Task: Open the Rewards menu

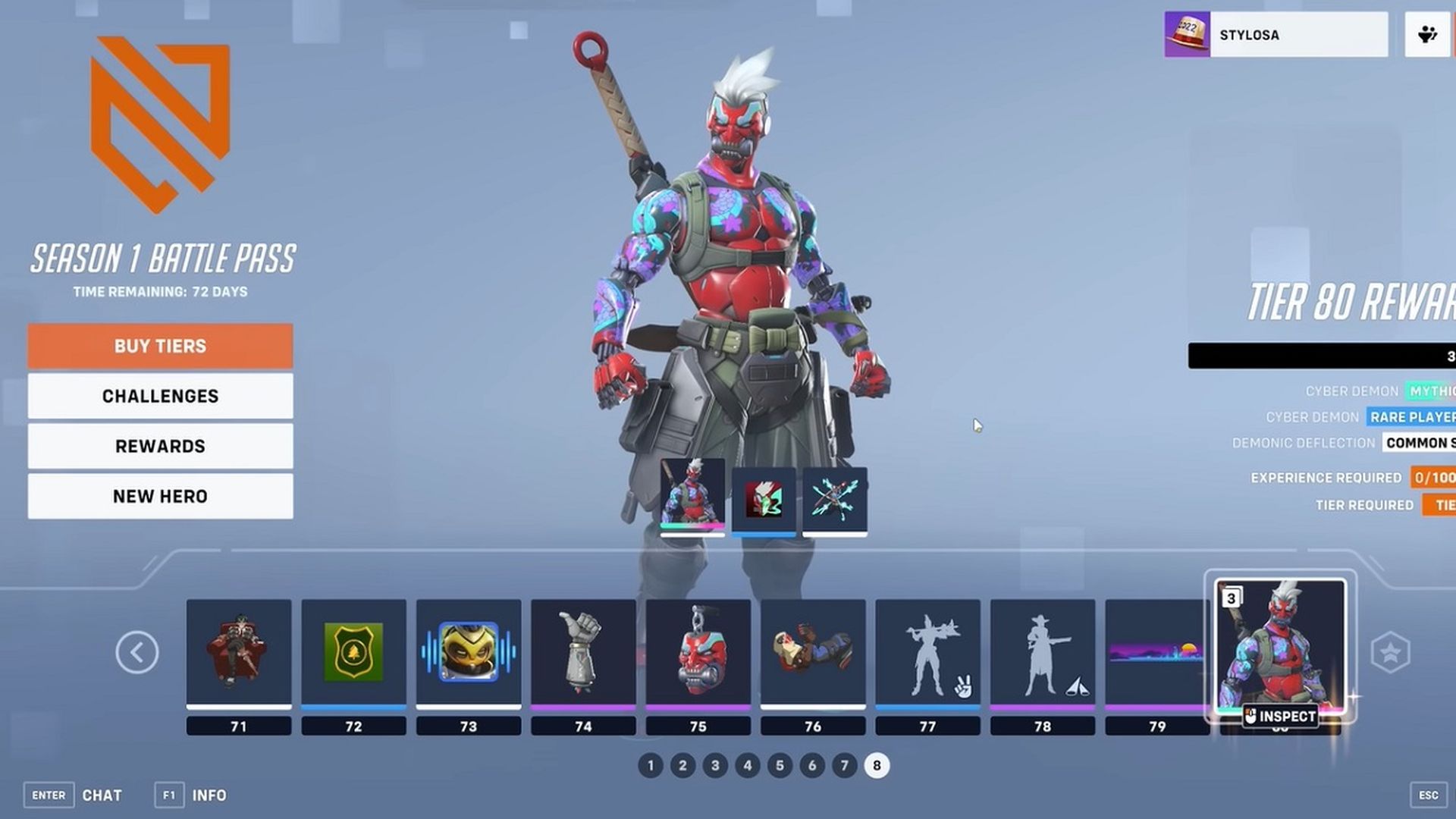Action: click(160, 446)
